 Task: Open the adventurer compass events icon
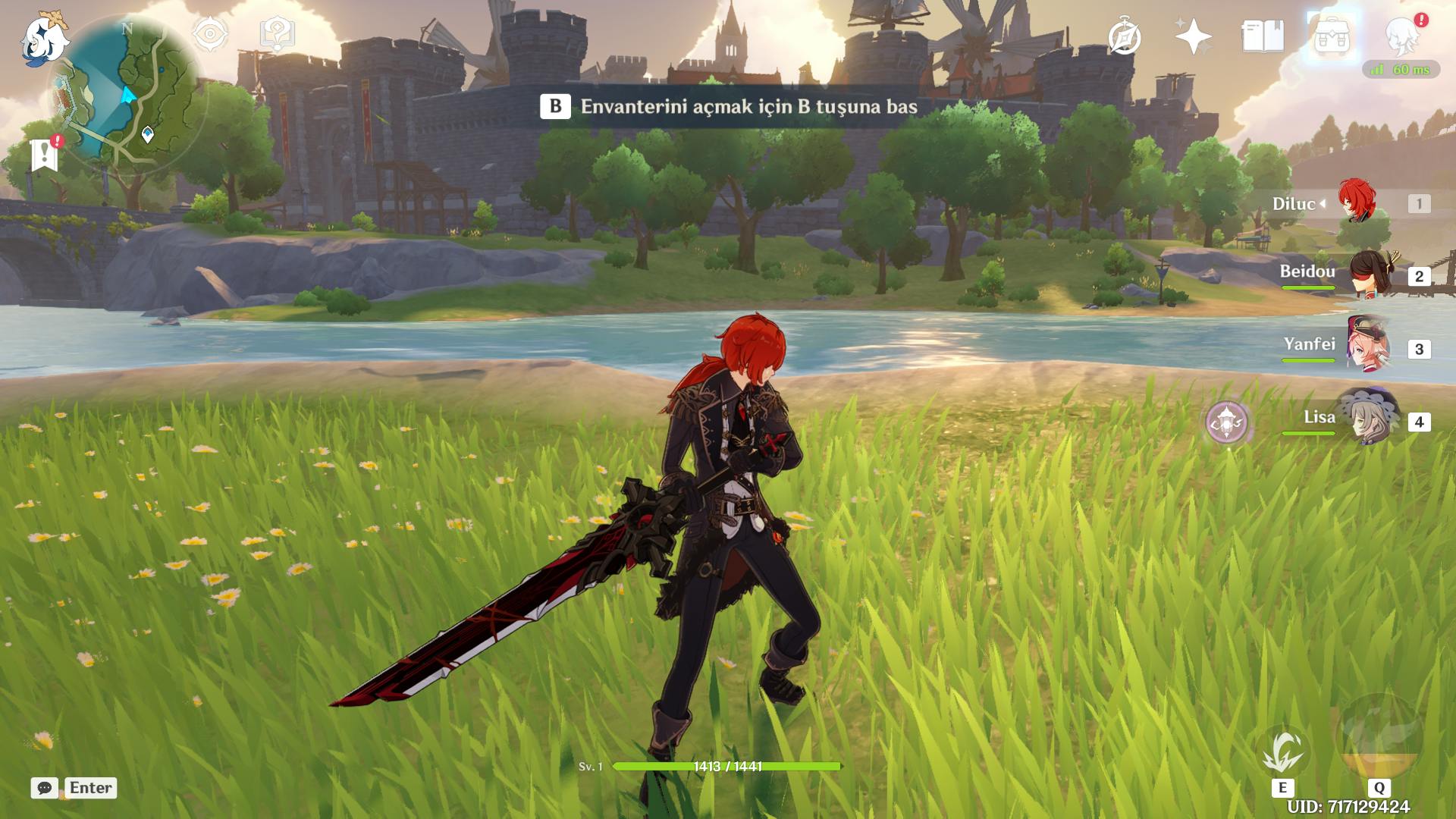pyautogui.click(x=1124, y=37)
